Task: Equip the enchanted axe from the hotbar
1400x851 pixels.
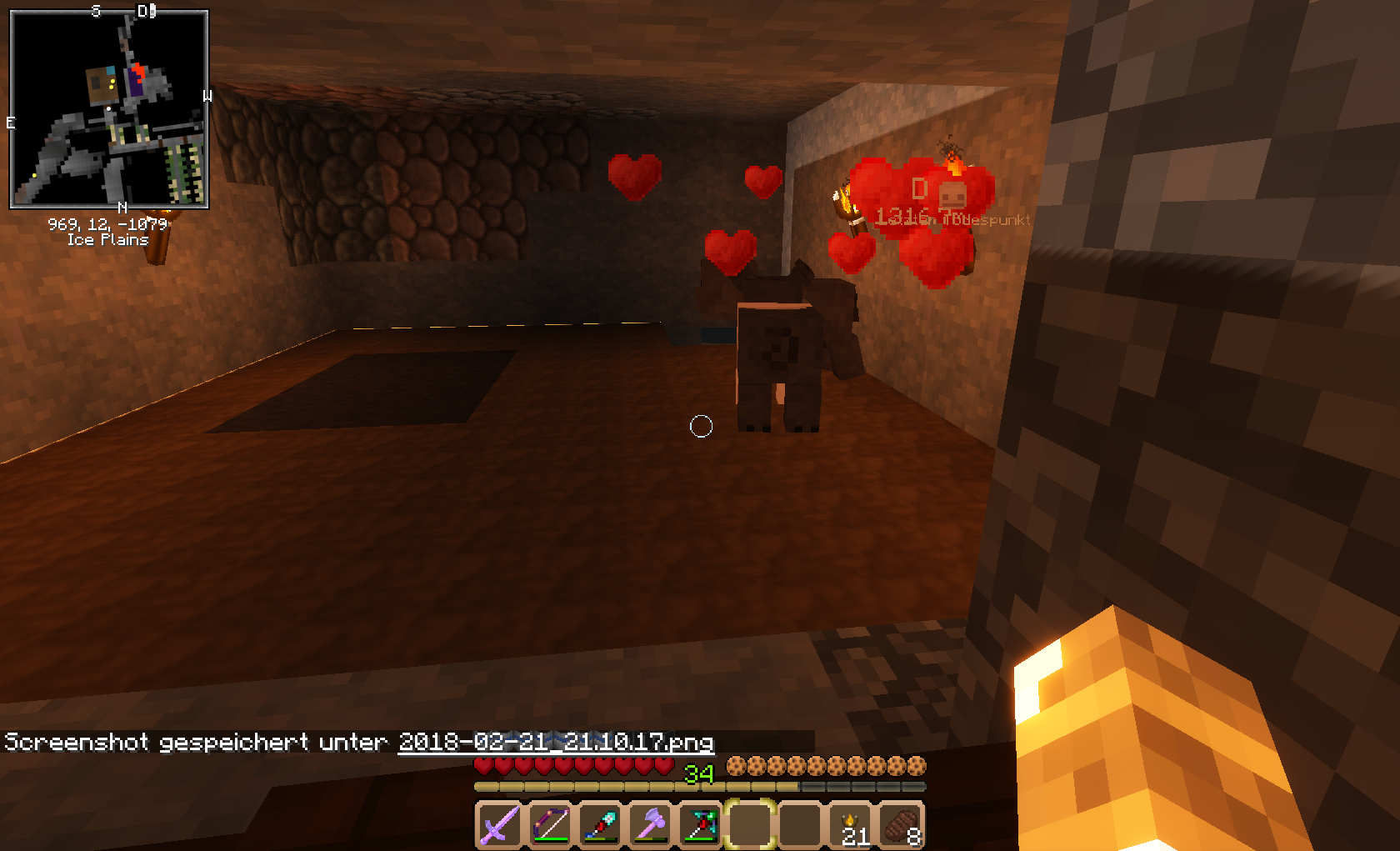Action: 650,825
